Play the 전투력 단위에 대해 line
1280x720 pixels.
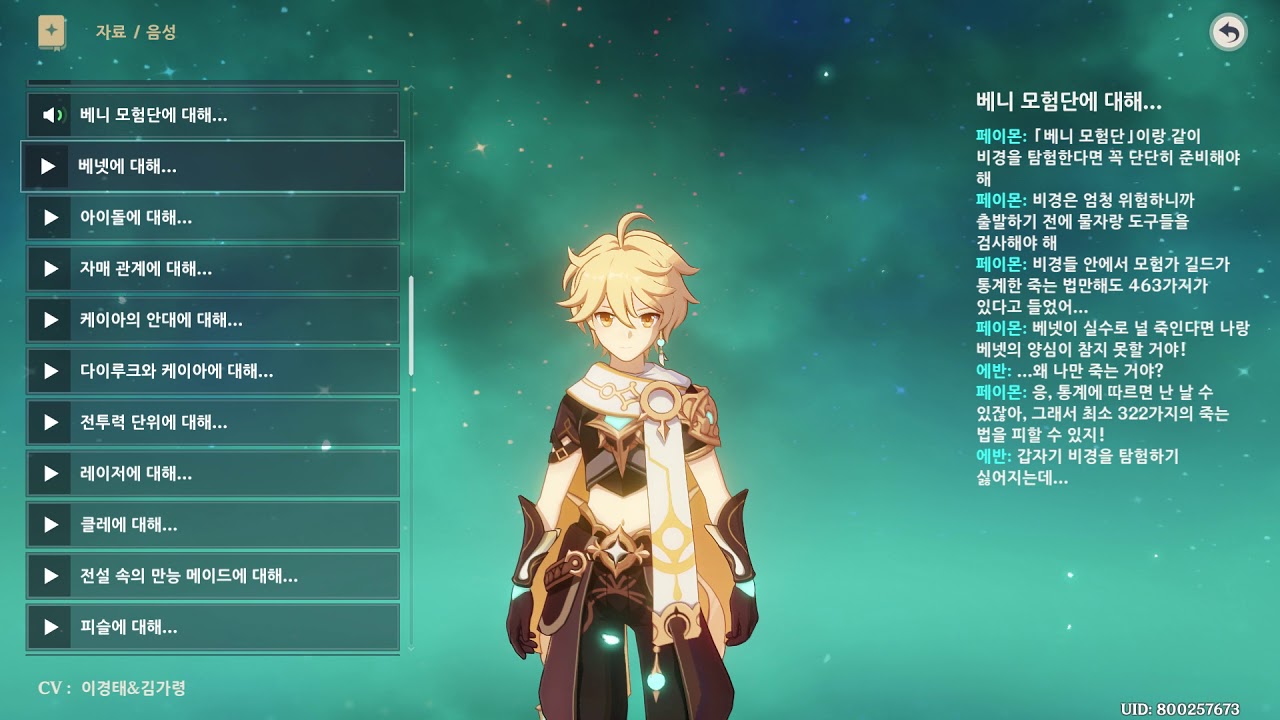pyautogui.click(x=212, y=422)
